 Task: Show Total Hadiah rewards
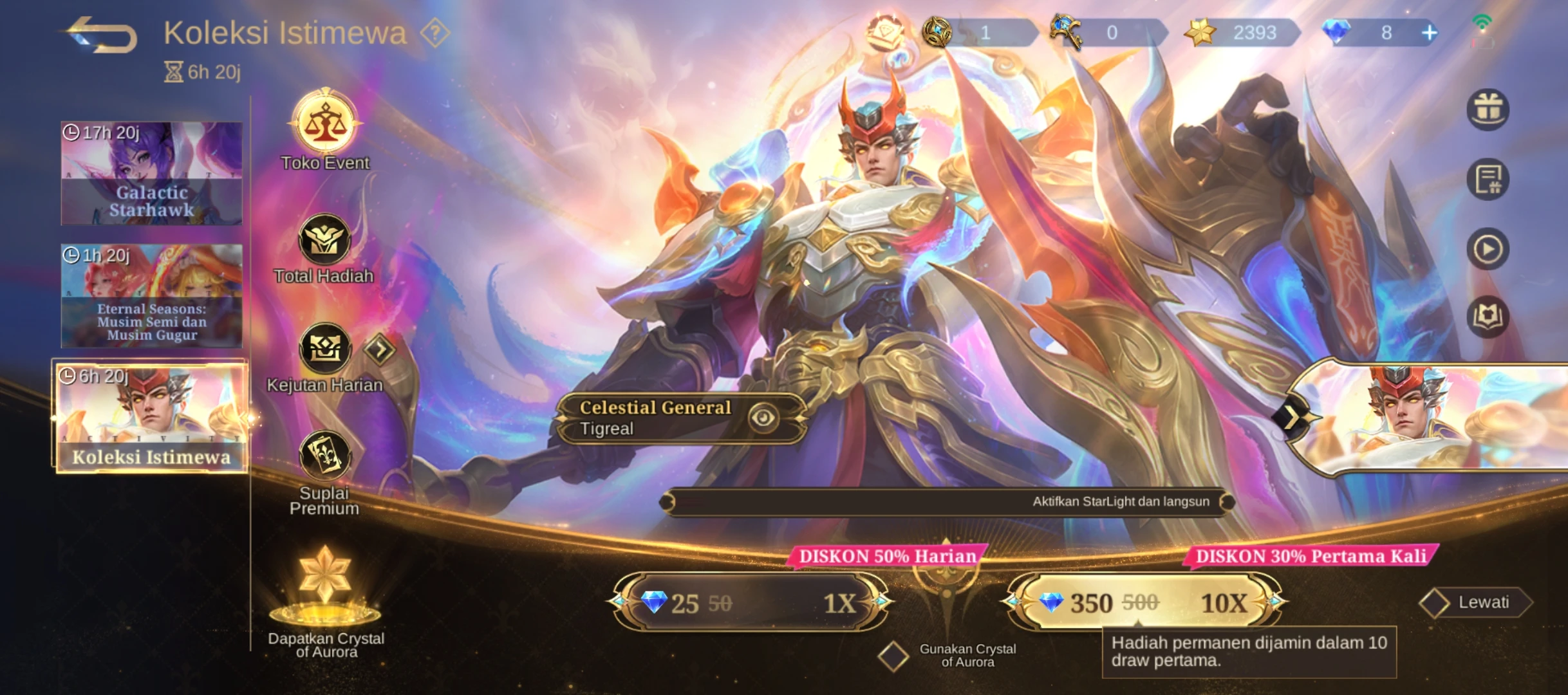coord(324,241)
